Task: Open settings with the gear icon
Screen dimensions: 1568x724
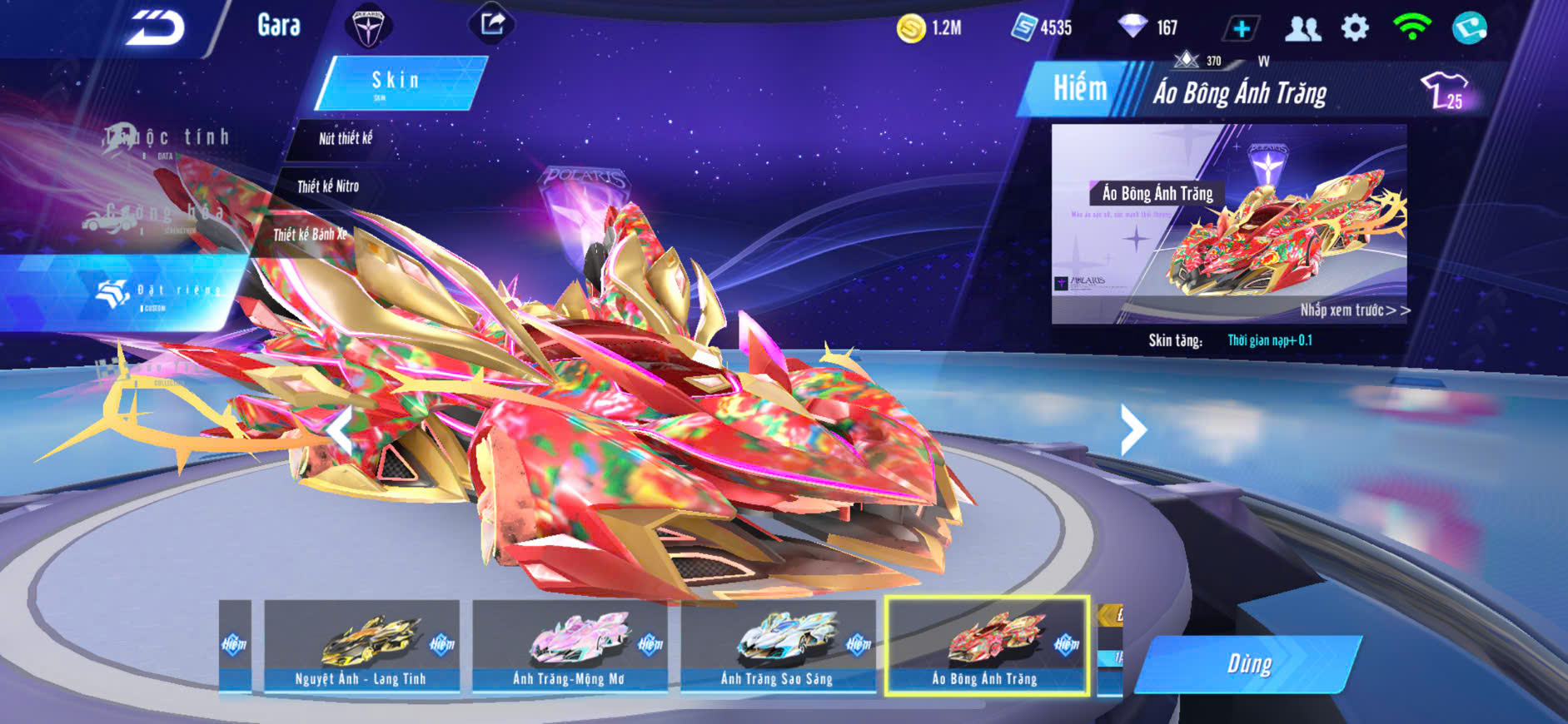Action: [x=1355, y=28]
